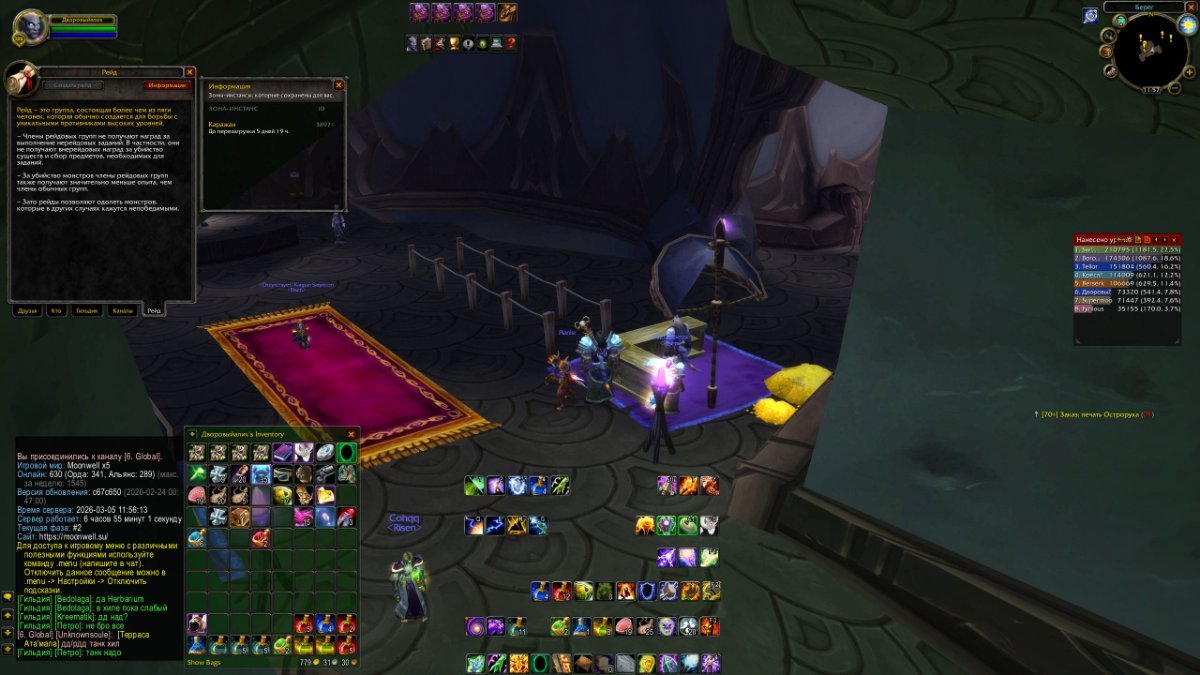Select the green portal ring inventory item
The height and width of the screenshot is (675, 1200).
coord(346,453)
